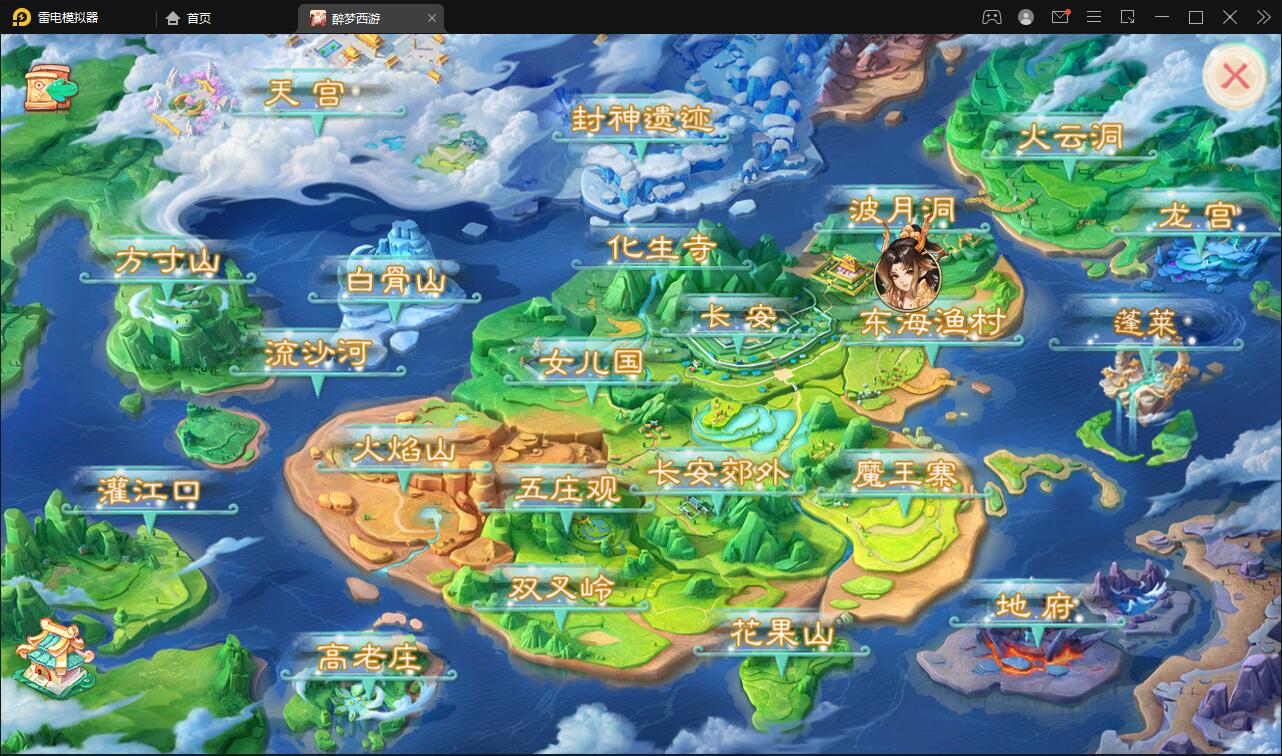Screen dimensions: 1282x756
Task: Go to the 火云洞 map location
Action: pos(1069,138)
